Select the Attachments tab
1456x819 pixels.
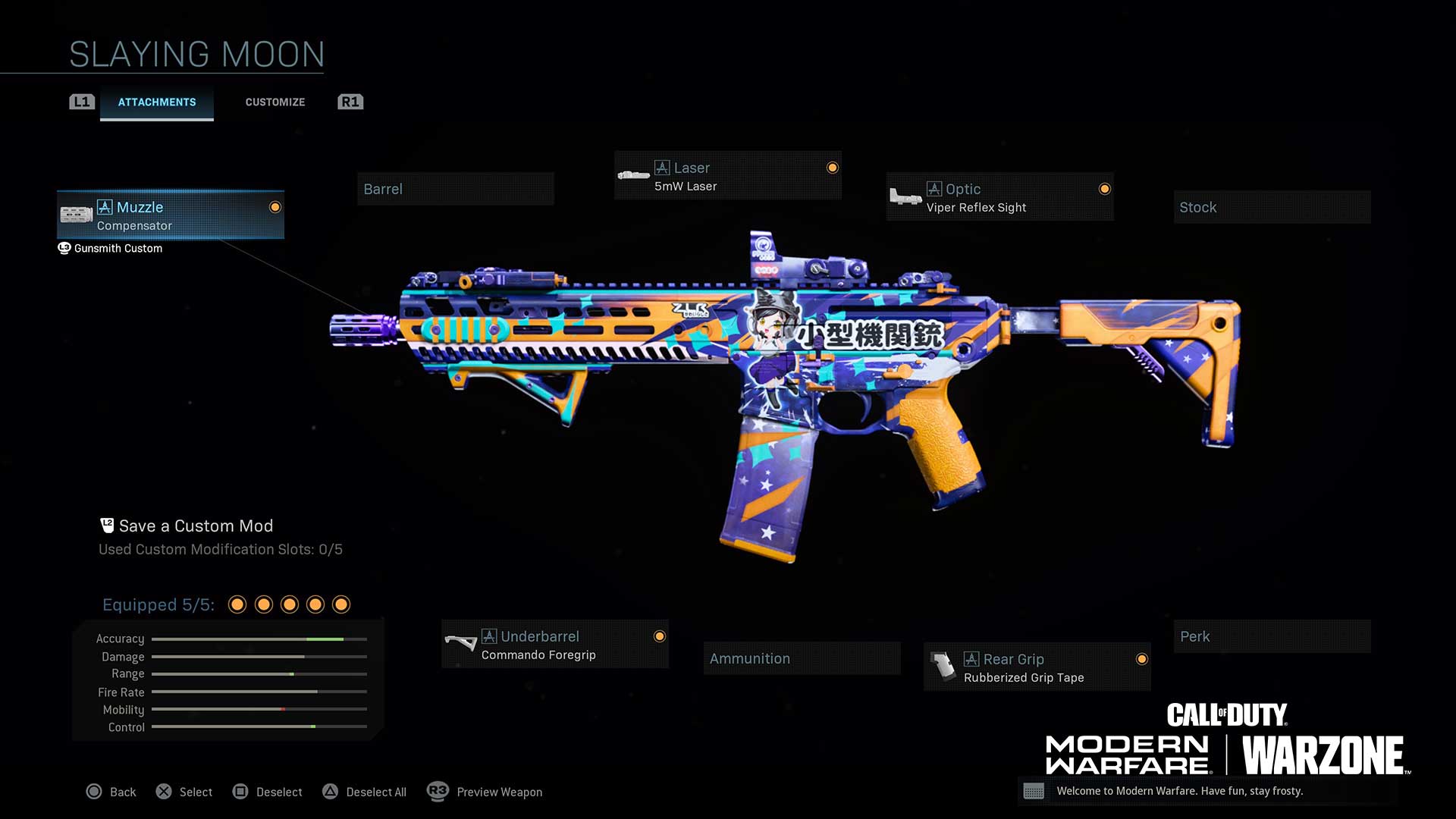[x=157, y=102]
